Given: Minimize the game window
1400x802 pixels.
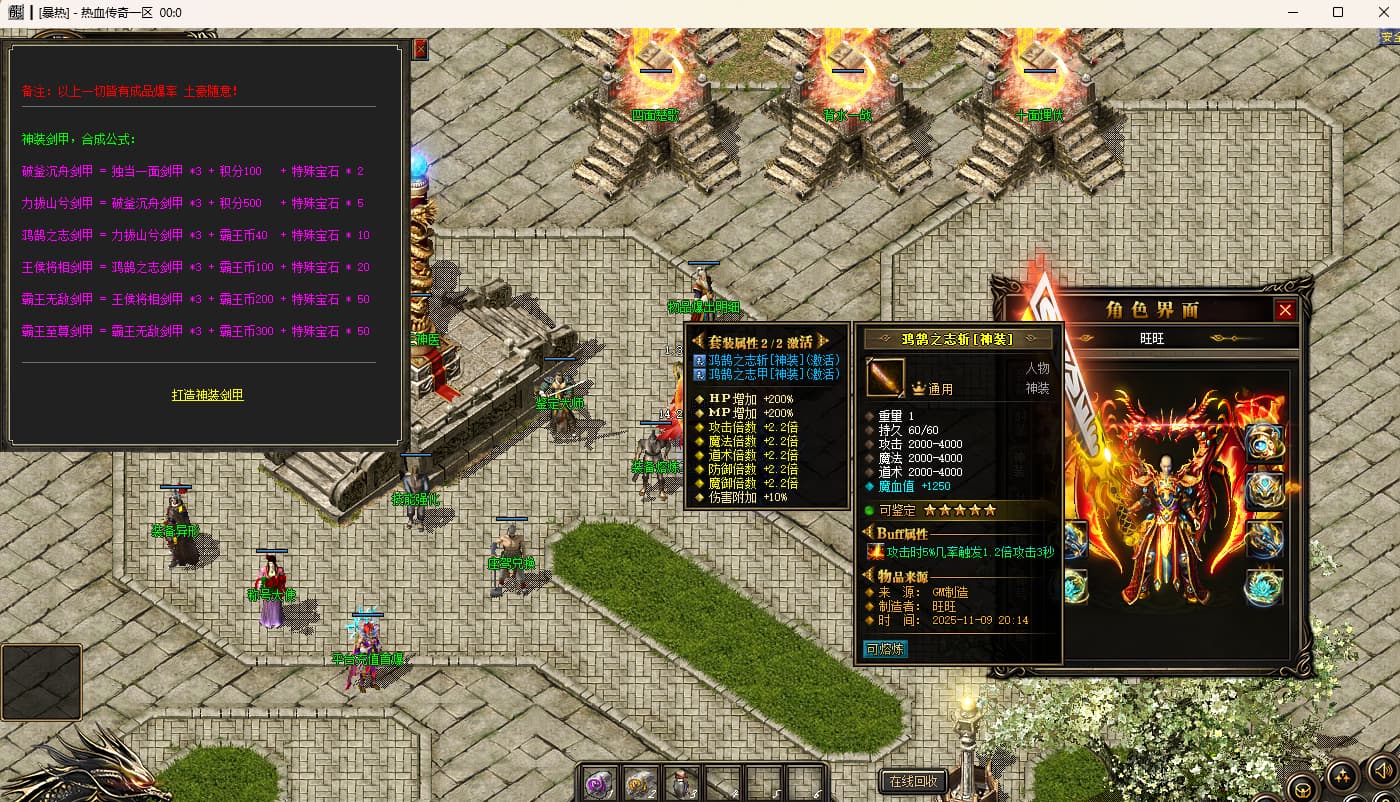Looking at the screenshot, I should (1292, 13).
